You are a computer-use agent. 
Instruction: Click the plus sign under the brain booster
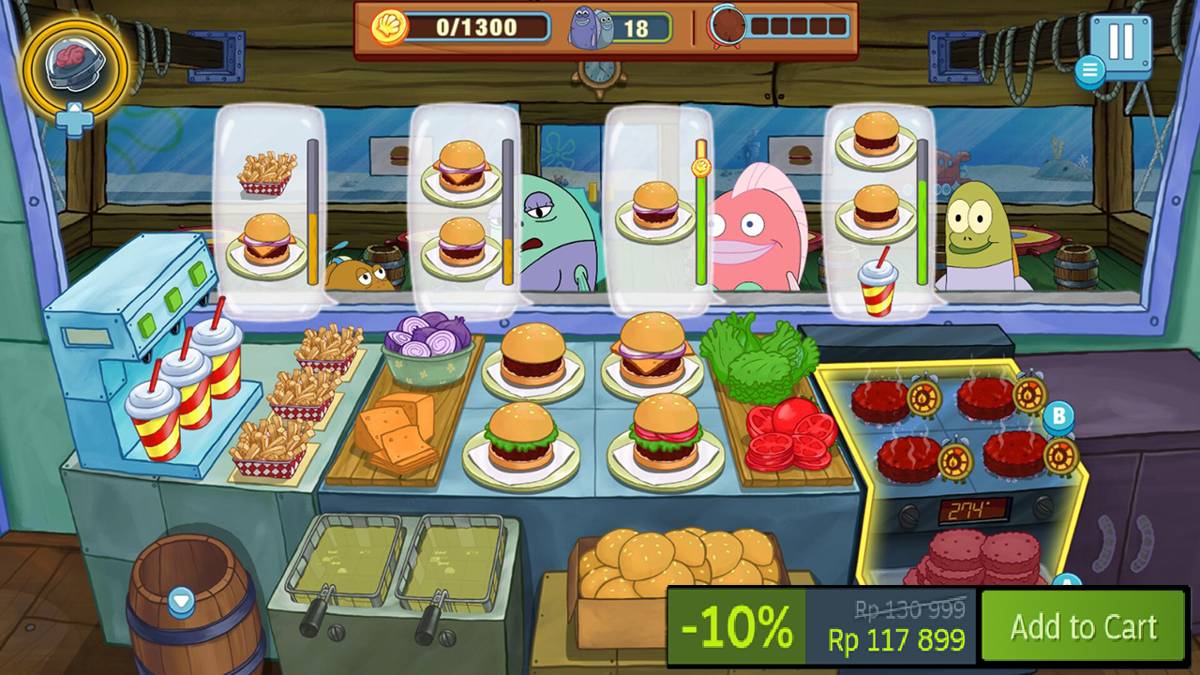click(x=74, y=120)
